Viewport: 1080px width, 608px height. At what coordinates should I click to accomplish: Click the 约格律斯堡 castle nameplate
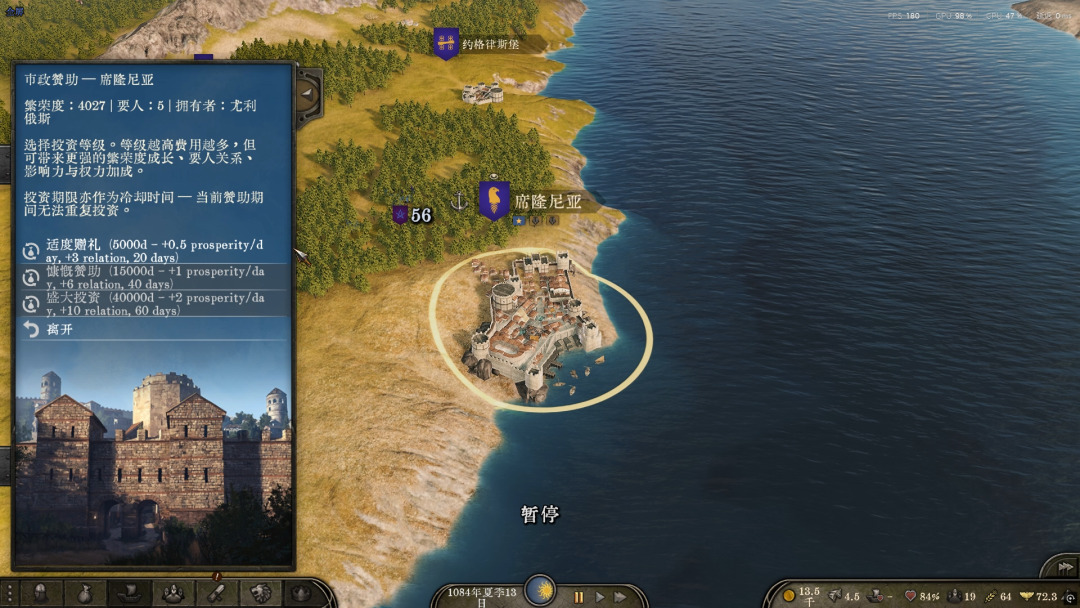pos(489,44)
